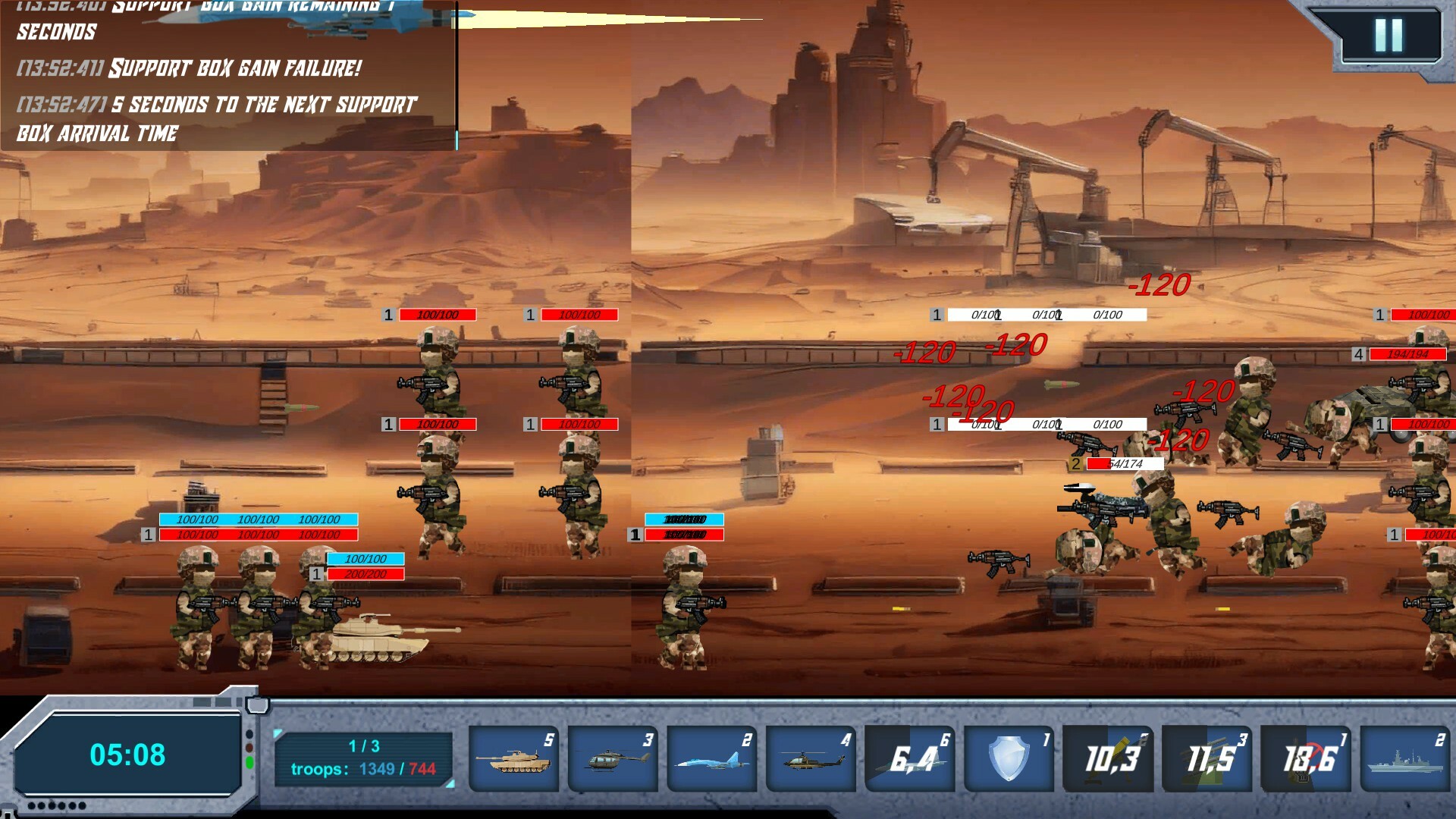The height and width of the screenshot is (819, 1456).
Task: Launch the 11,5 missile launcher support
Action: tap(1207, 757)
